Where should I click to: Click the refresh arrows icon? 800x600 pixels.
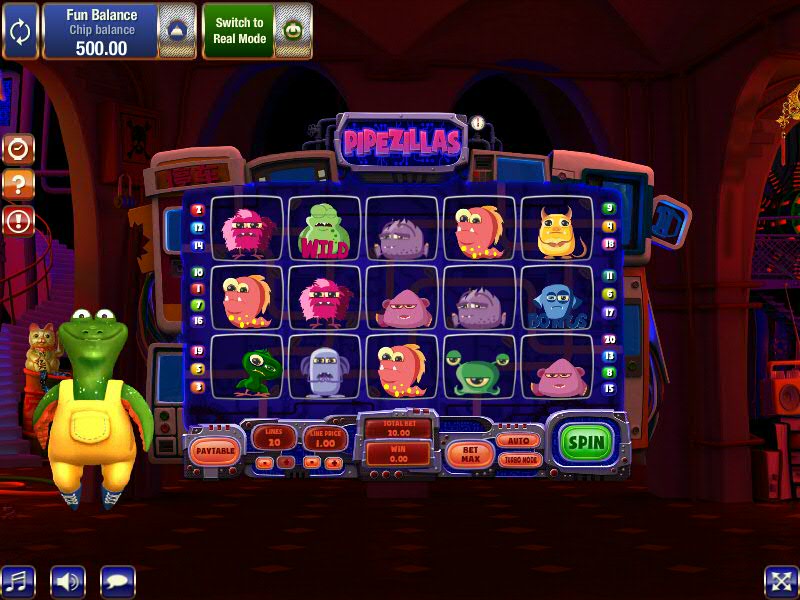pos(20,30)
